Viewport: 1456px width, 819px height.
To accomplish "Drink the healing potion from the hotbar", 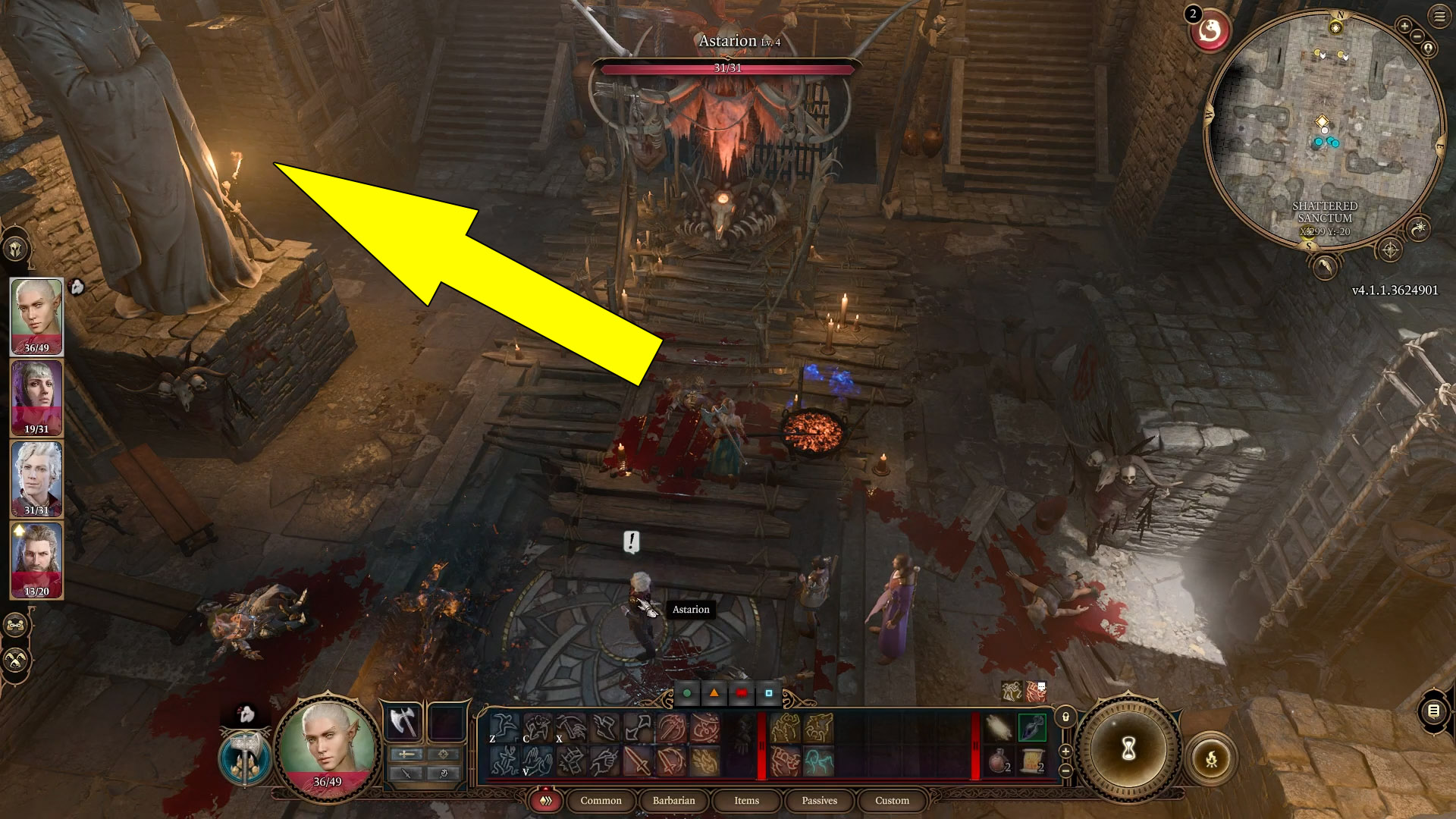I will 997,762.
